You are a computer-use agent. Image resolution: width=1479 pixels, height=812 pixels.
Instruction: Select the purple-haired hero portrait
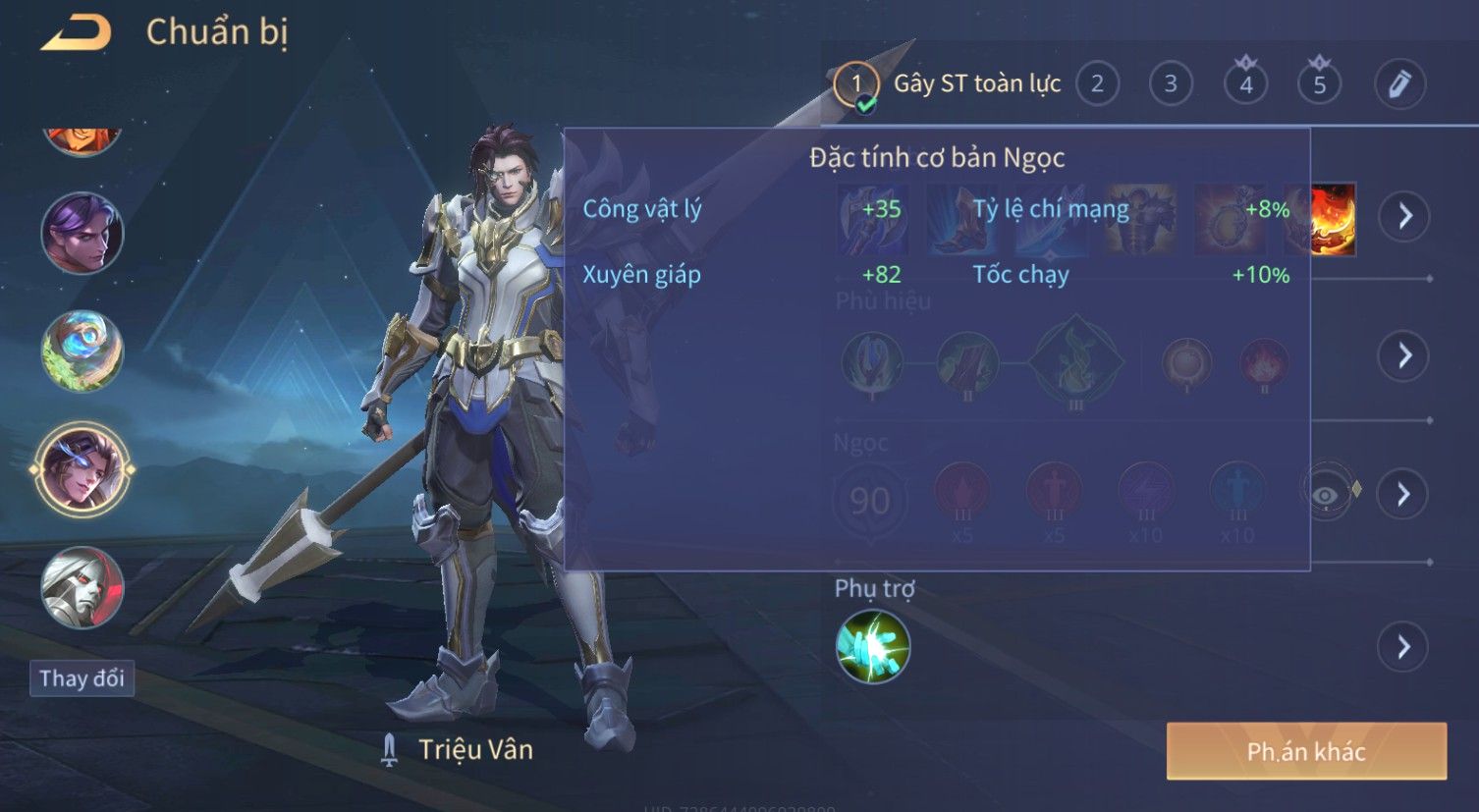(82, 234)
